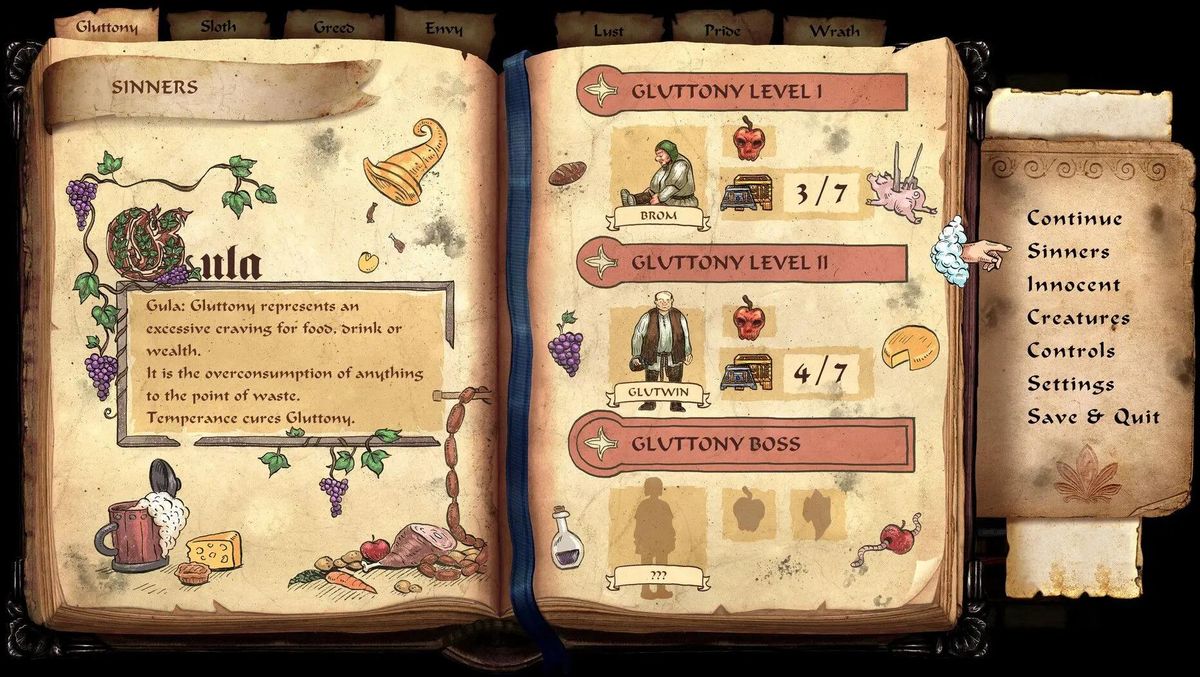
Task: Show the Innocent page
Action: tap(1073, 284)
